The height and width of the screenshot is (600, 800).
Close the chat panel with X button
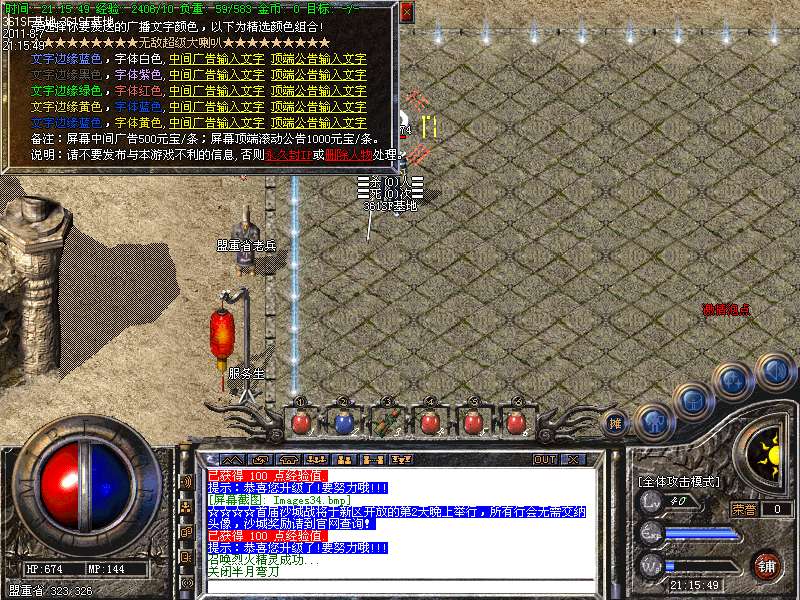click(x=574, y=460)
